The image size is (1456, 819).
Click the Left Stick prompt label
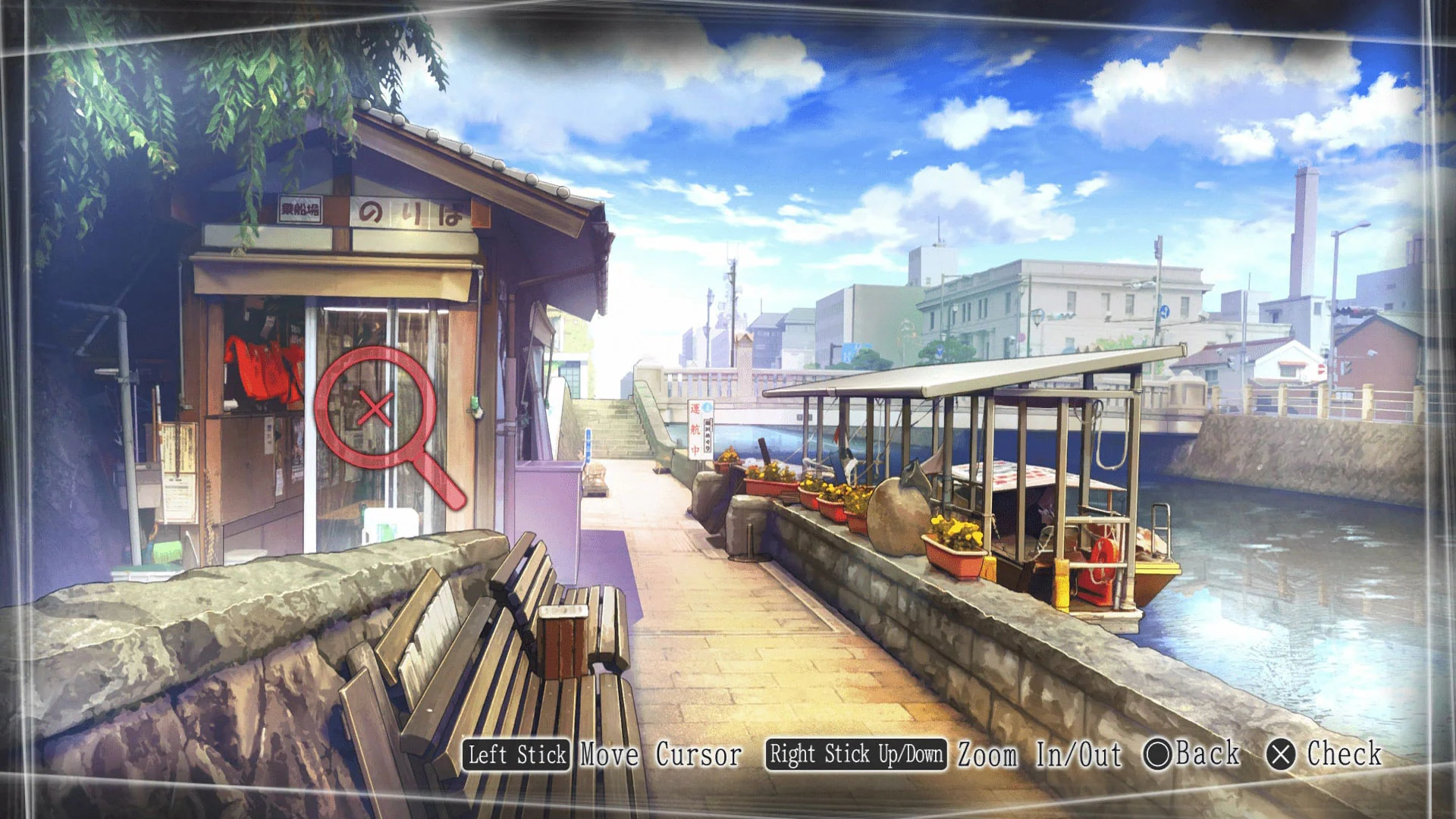click(516, 755)
